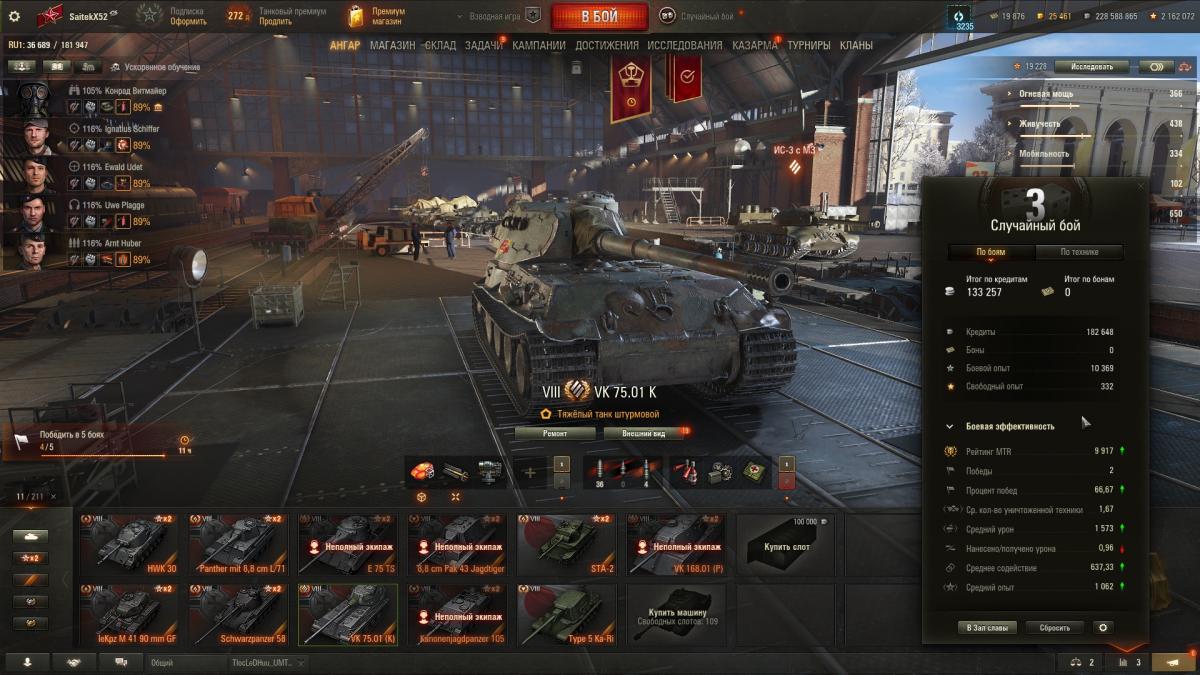Reset session stats with Сбросить

click(1054, 628)
